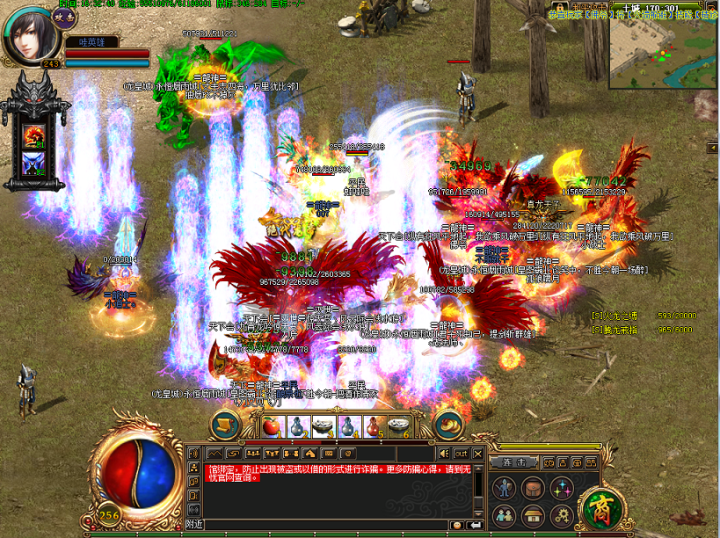
Task: Activate the blue ice skill icon
Action: (33, 163)
